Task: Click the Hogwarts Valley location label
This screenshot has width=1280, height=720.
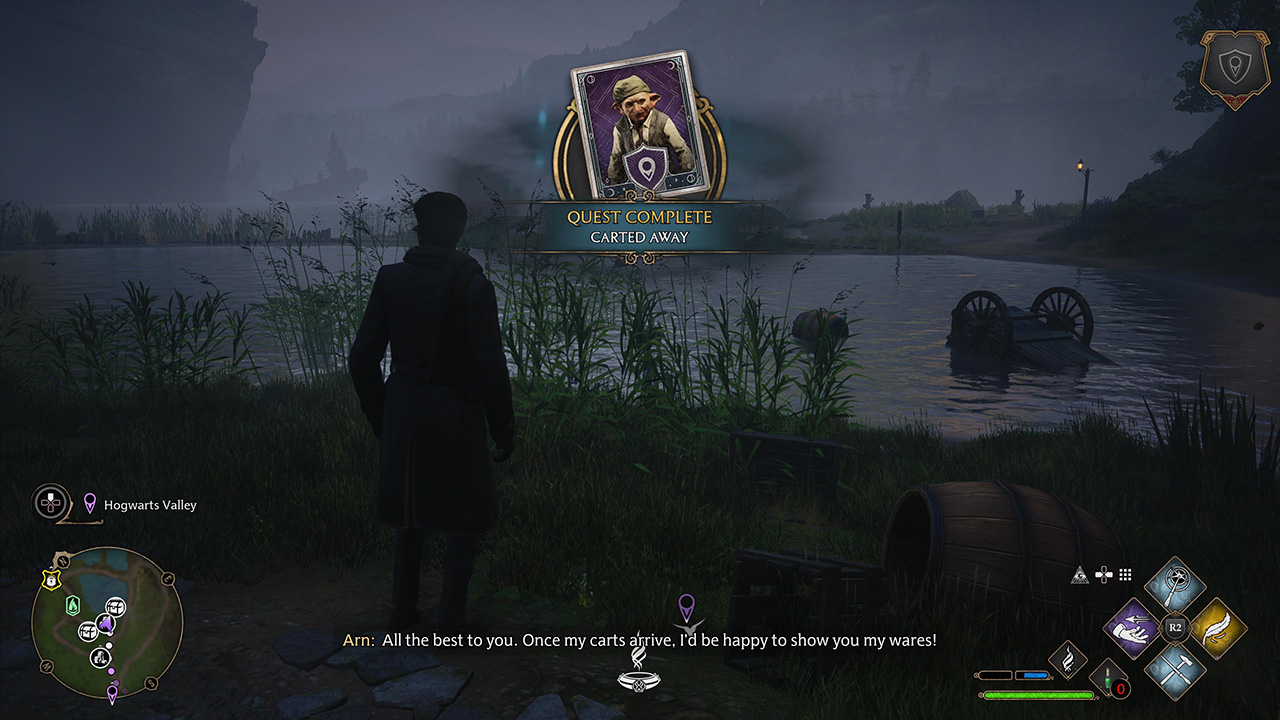Action: point(150,505)
